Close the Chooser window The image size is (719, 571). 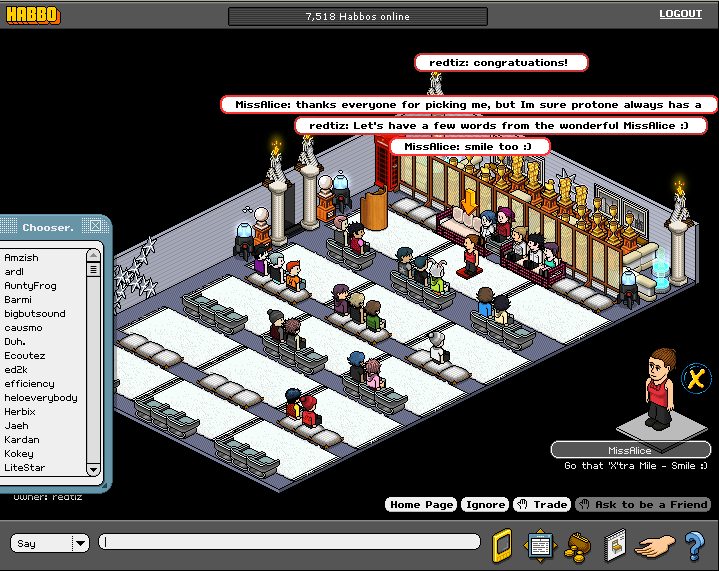point(95,226)
